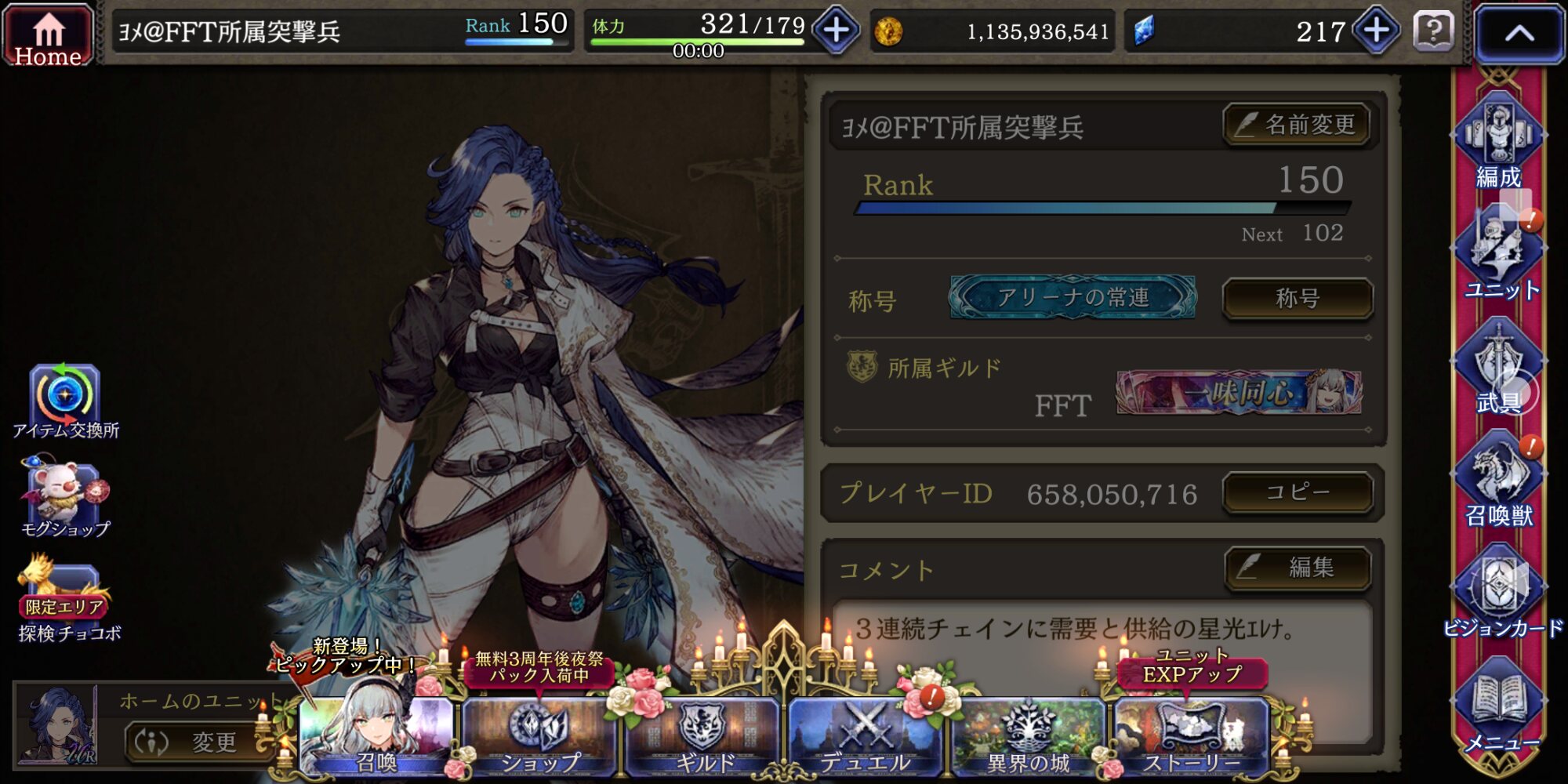Edit the comment with 編集
The width and height of the screenshot is (1568, 784).
coord(1298,567)
